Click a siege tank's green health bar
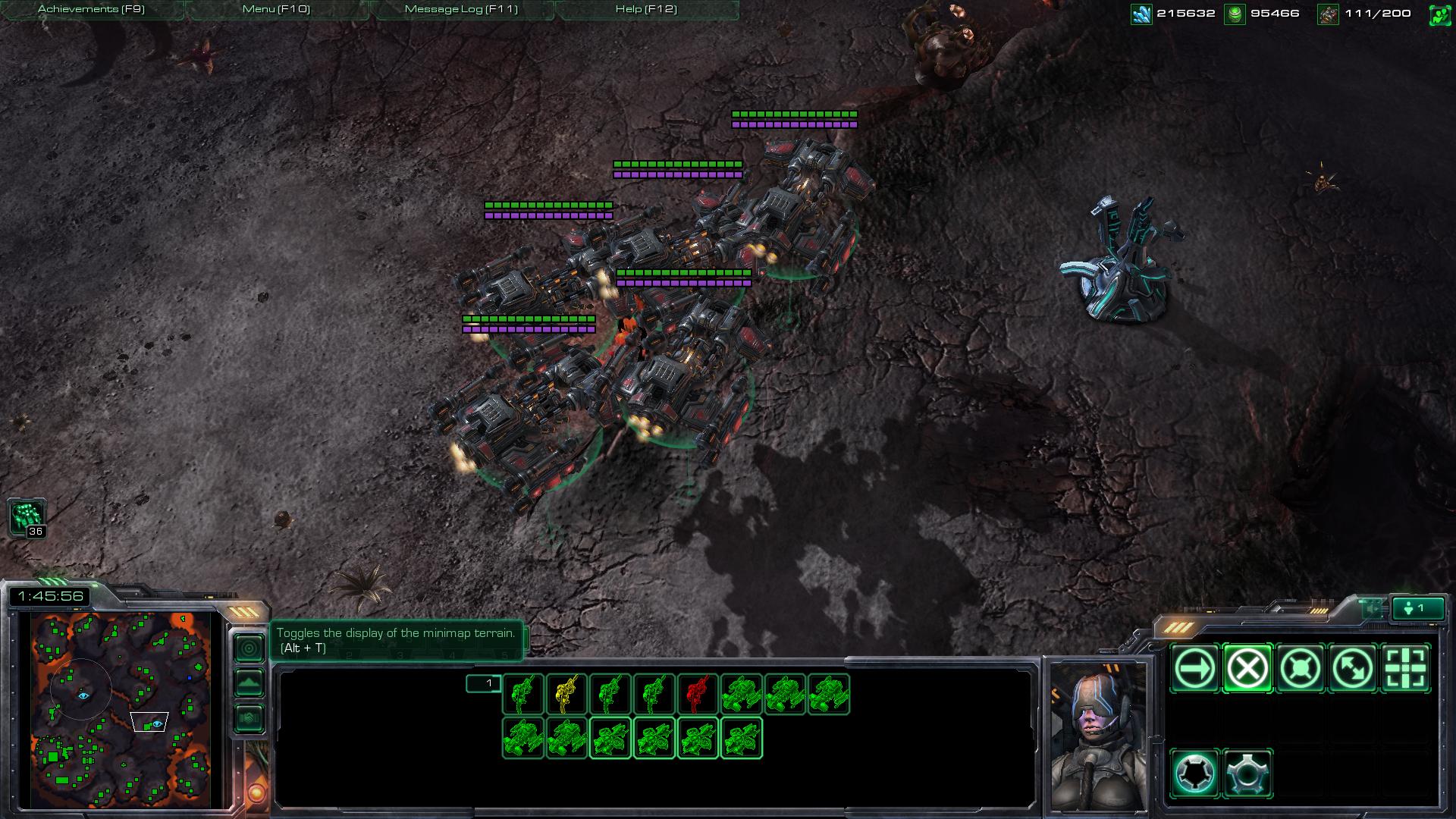The height and width of the screenshot is (819, 1456). (677, 162)
